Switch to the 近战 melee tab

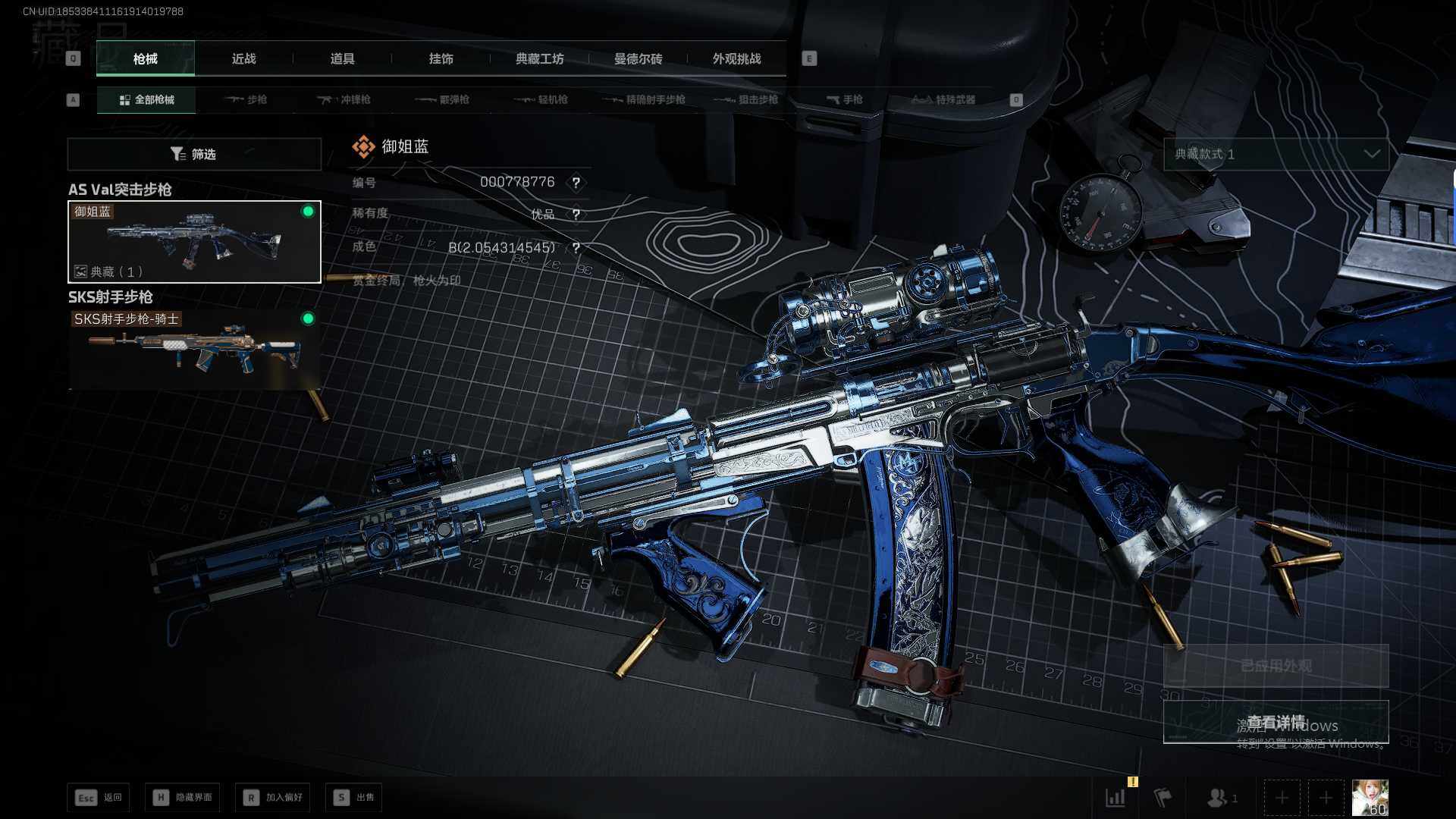pos(243,58)
